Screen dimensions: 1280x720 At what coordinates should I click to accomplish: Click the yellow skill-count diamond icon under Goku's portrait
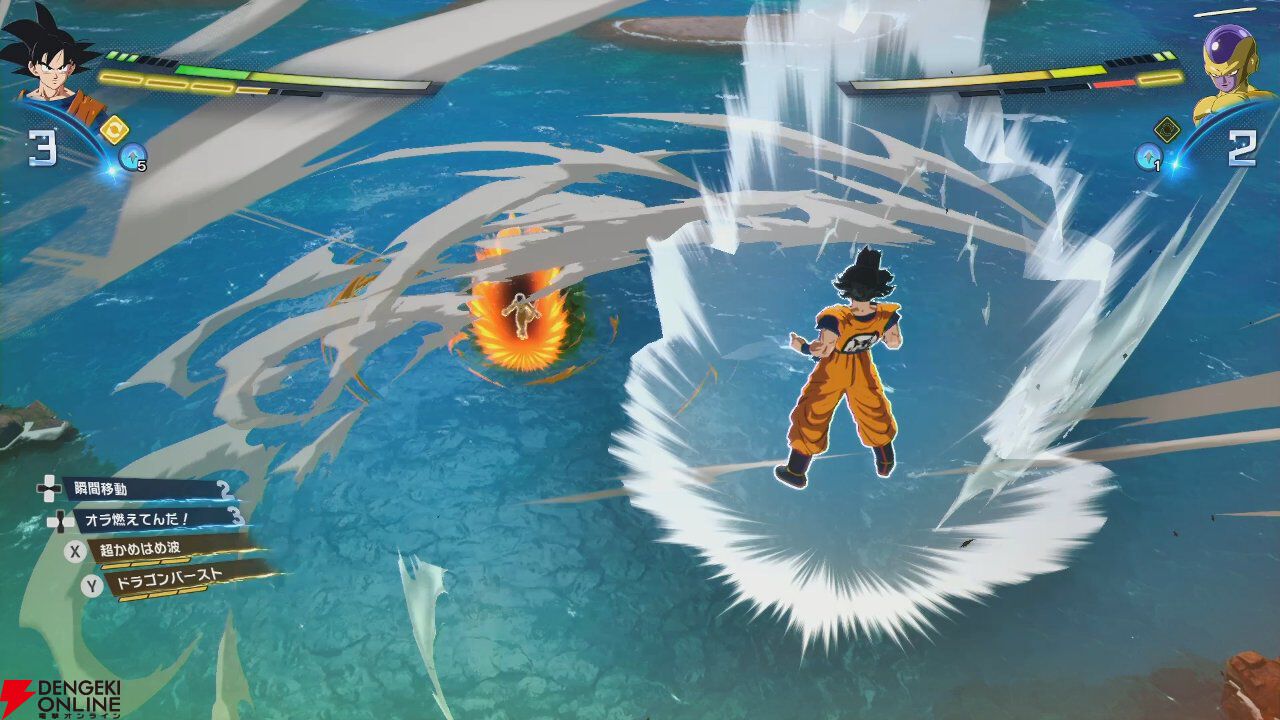click(x=113, y=128)
